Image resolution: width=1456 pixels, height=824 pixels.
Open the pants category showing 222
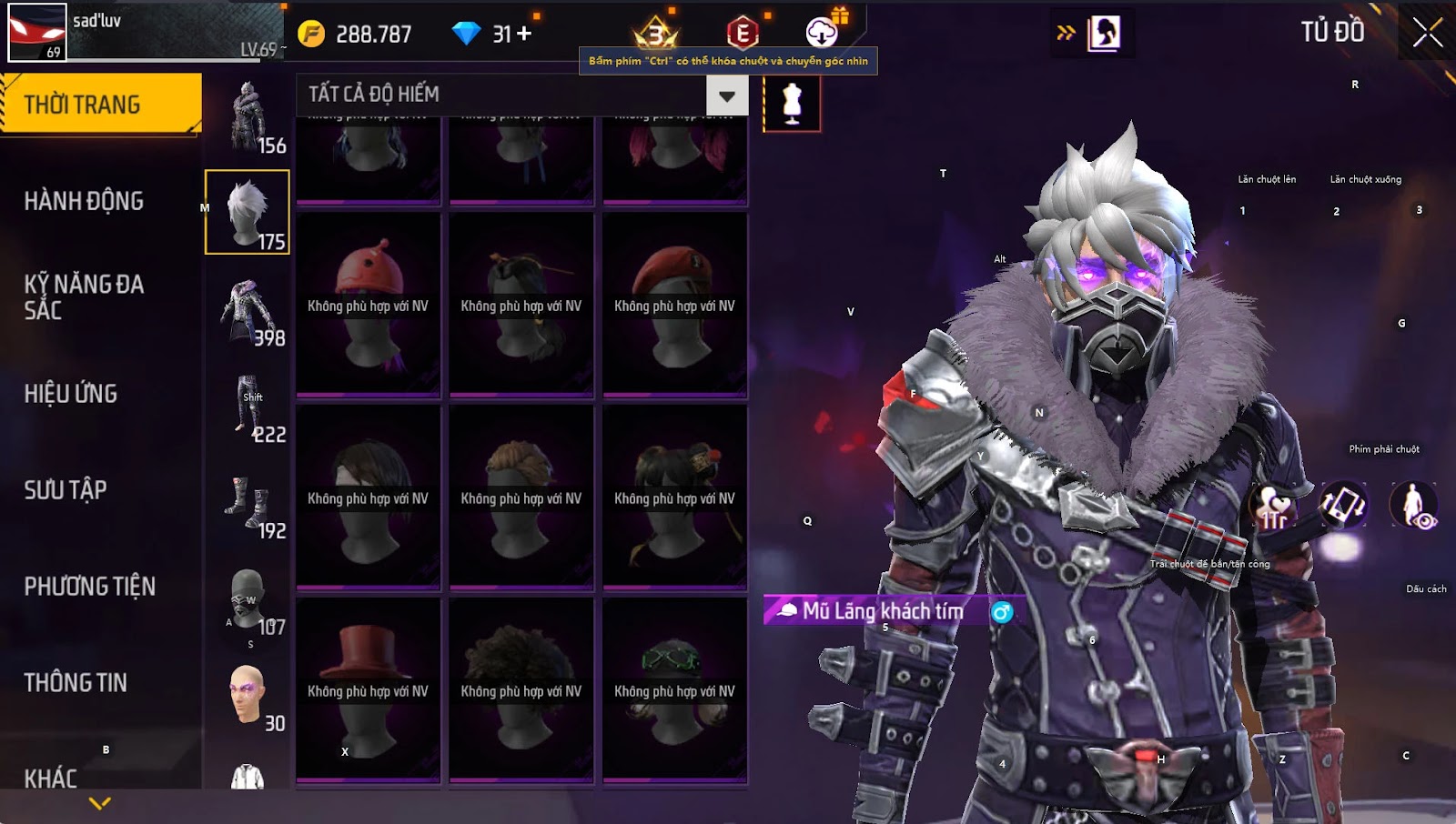pos(248,407)
